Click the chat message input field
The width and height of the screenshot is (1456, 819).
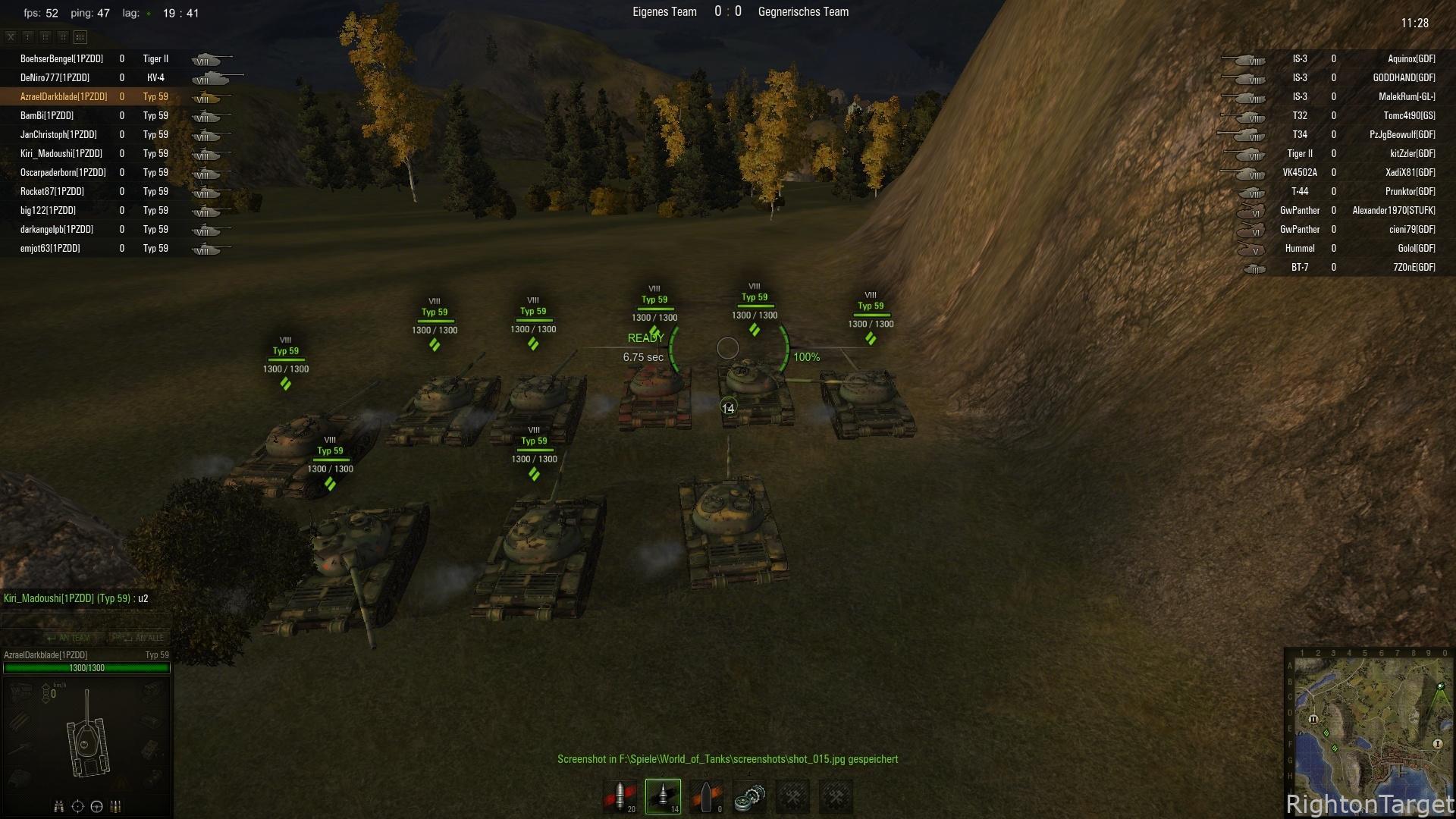coord(85,621)
